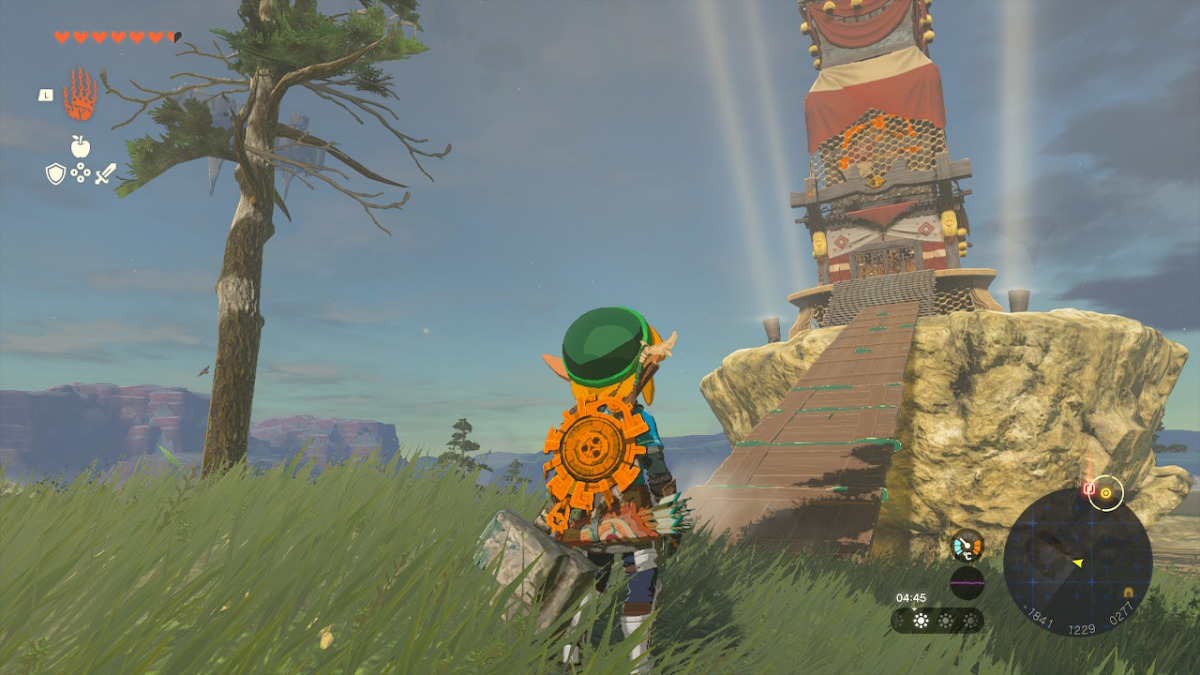The height and width of the screenshot is (675, 1200).
Task: Select the orange shrine marker on minimap
Action: (1128, 592)
